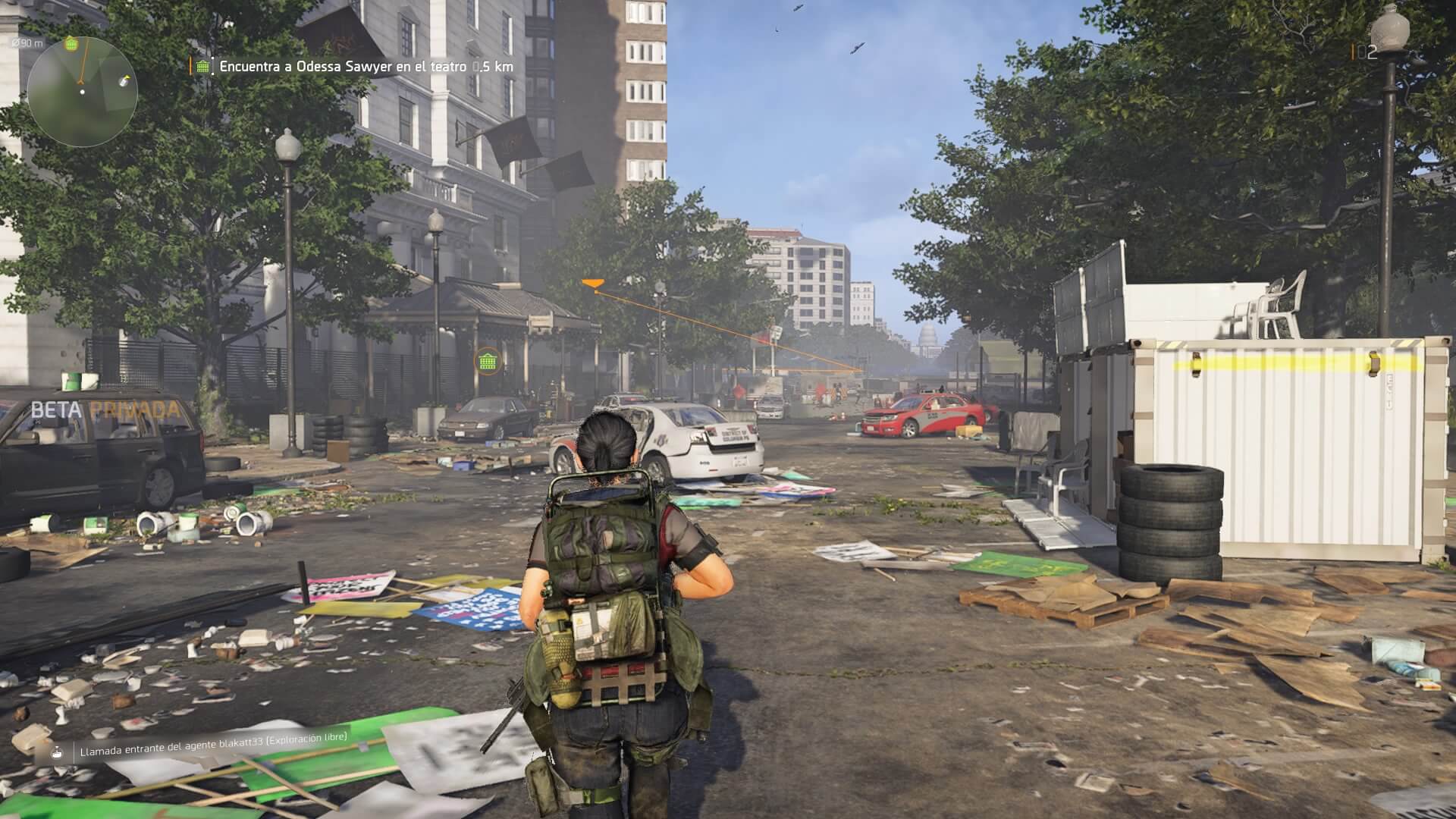Screen dimensions: 1456x819
Task: Click the green objective waypoint marker in the street
Action: [488, 362]
